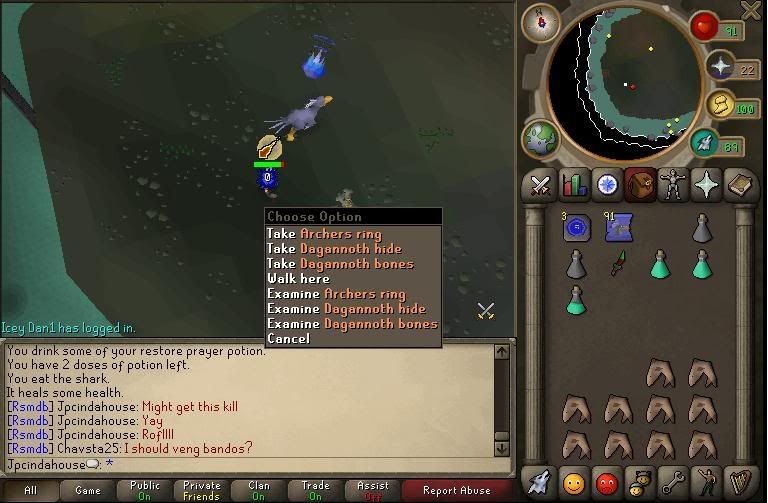Open the crossed swords combat tab
768x503 pixels.
click(x=542, y=186)
